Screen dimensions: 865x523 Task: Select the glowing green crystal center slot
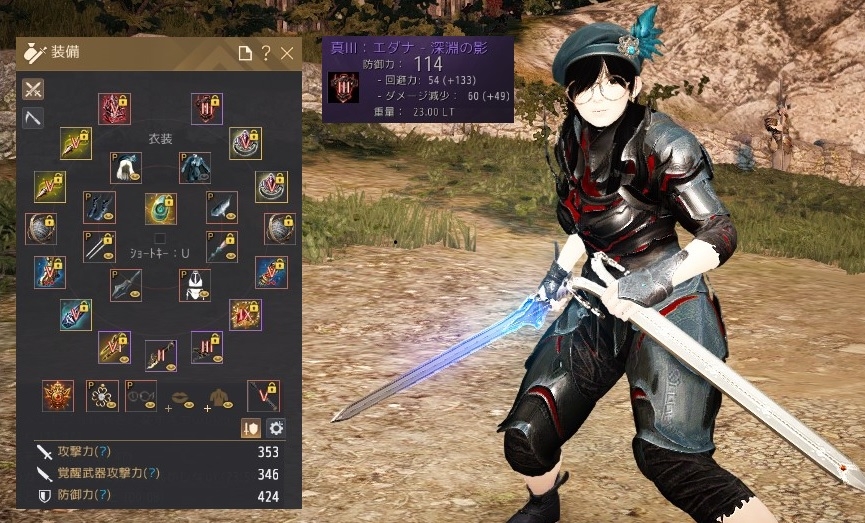(160, 208)
